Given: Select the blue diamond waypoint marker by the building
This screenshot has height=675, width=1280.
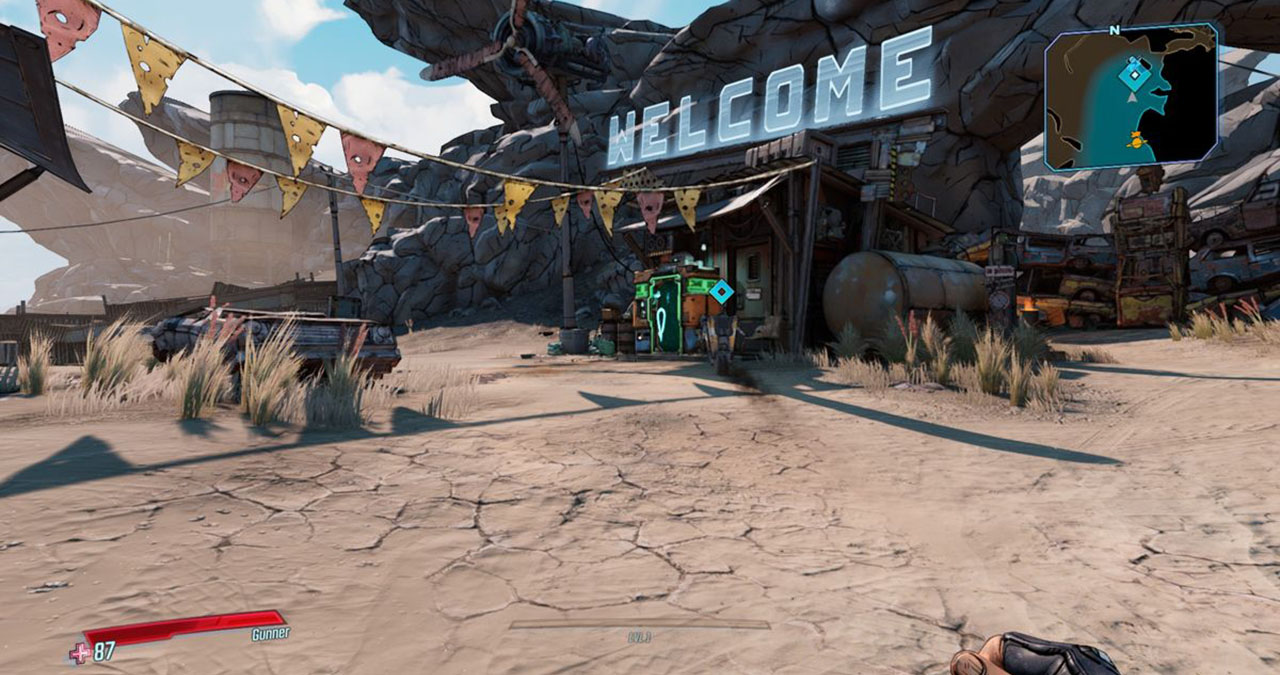Looking at the screenshot, I should tap(721, 292).
